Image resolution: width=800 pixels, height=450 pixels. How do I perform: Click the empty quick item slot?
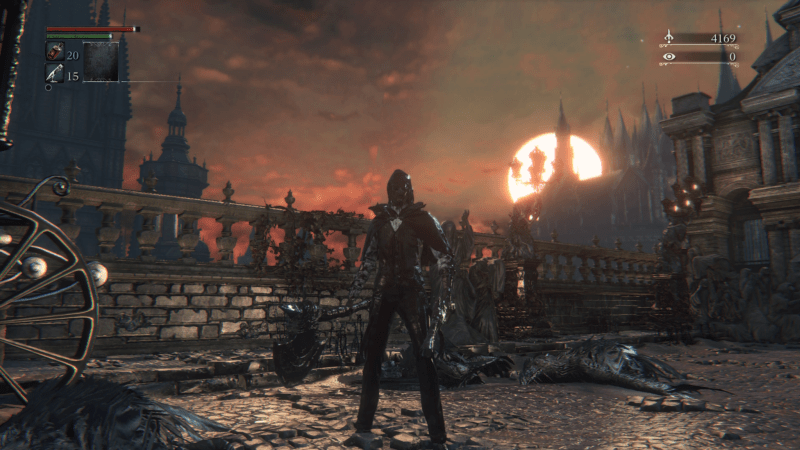point(101,61)
